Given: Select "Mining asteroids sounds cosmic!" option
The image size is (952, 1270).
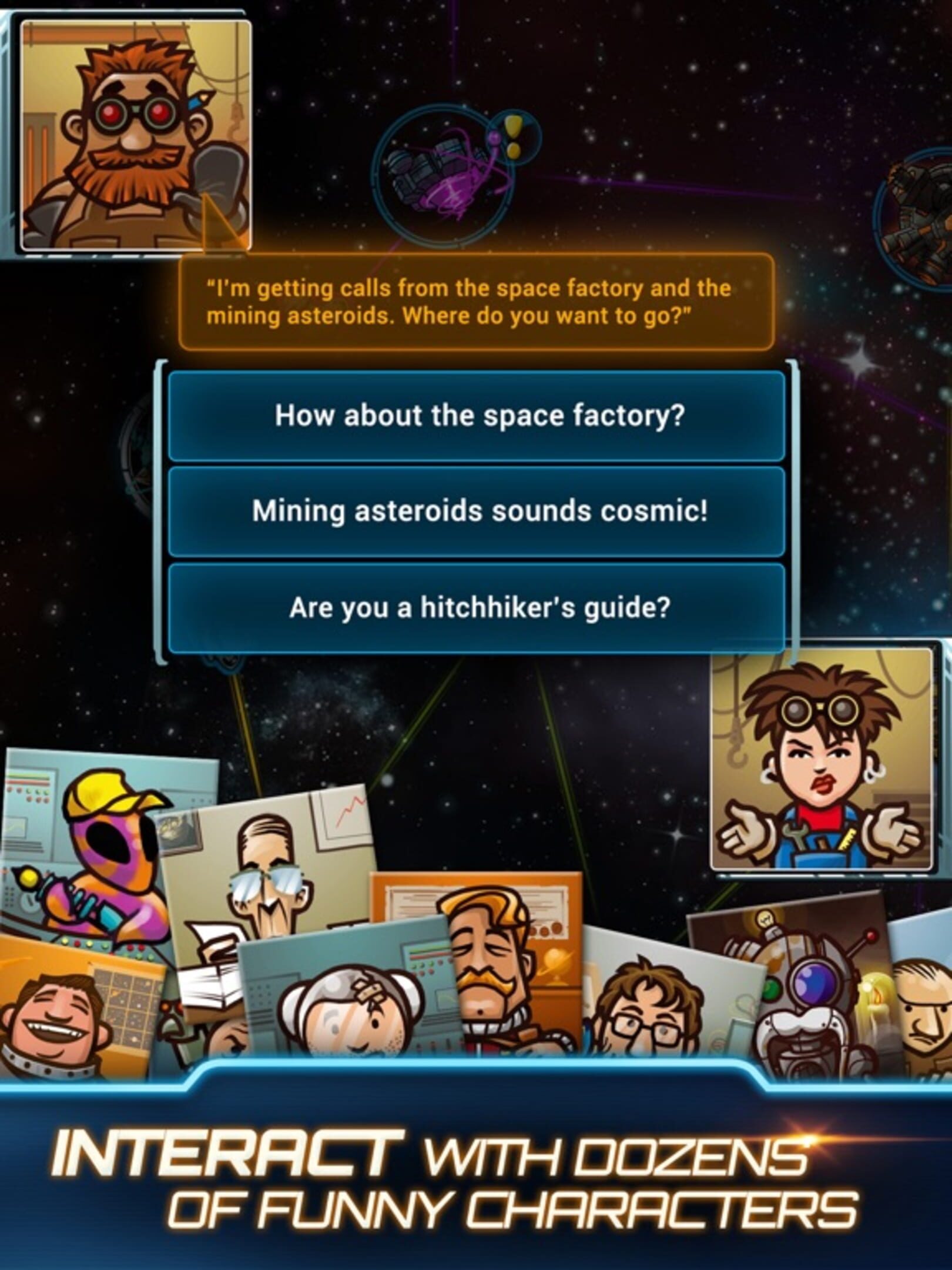Looking at the screenshot, I should click(477, 511).
